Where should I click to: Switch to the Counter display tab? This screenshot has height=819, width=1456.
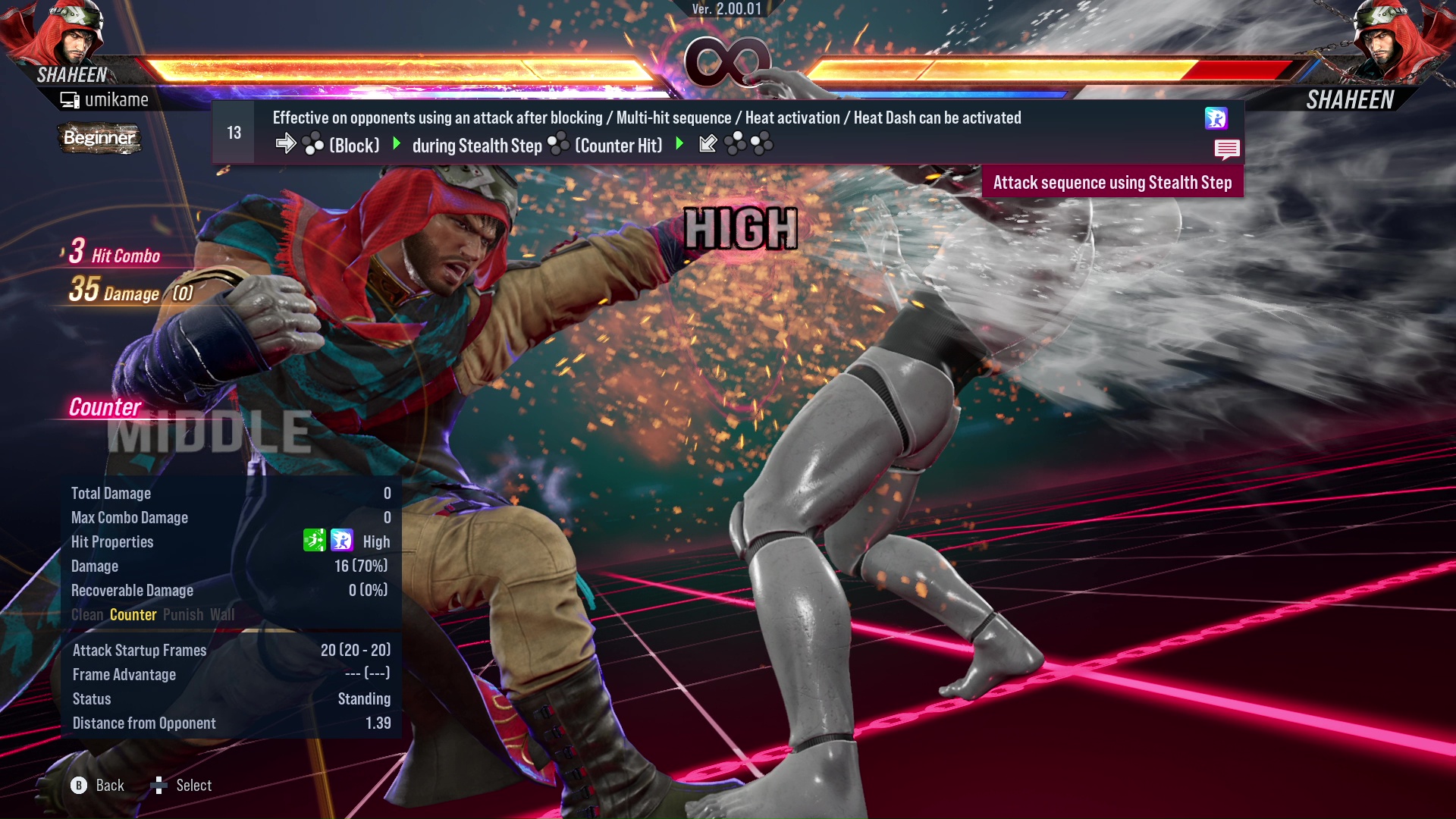click(x=133, y=615)
